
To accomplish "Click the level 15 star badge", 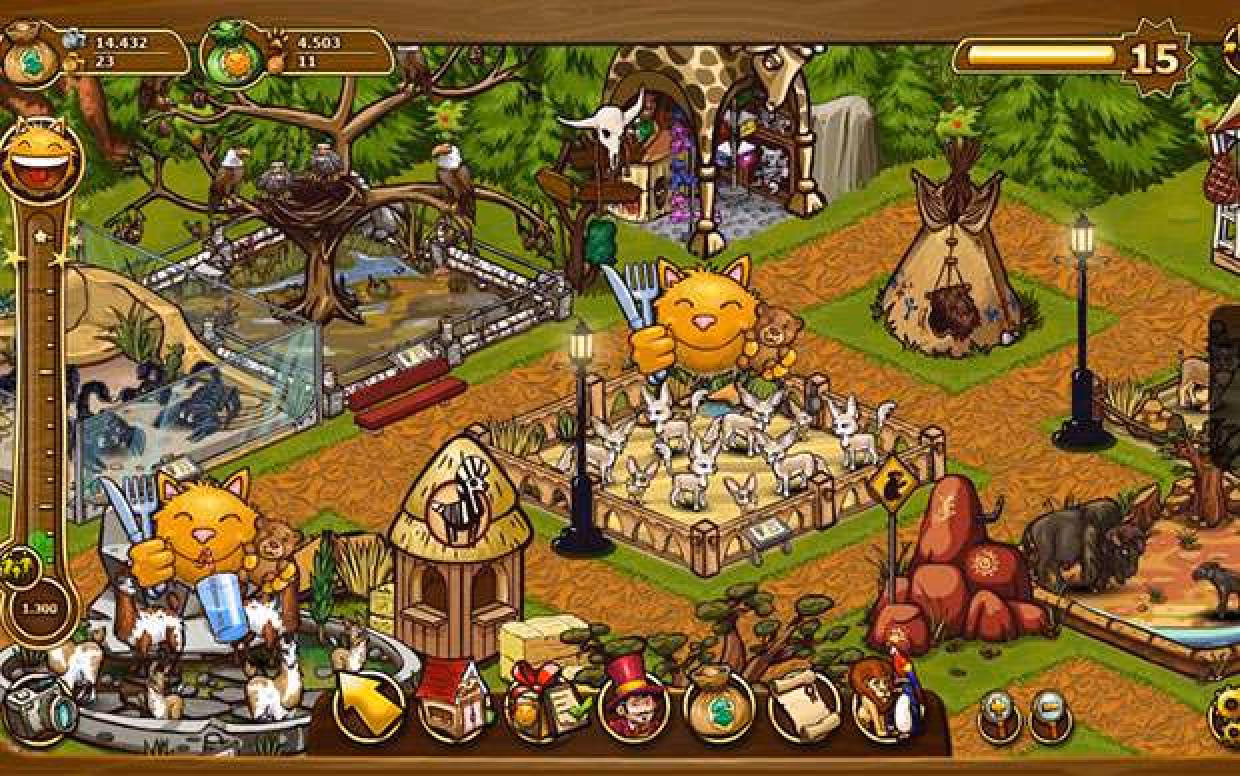I will click(x=1155, y=60).
